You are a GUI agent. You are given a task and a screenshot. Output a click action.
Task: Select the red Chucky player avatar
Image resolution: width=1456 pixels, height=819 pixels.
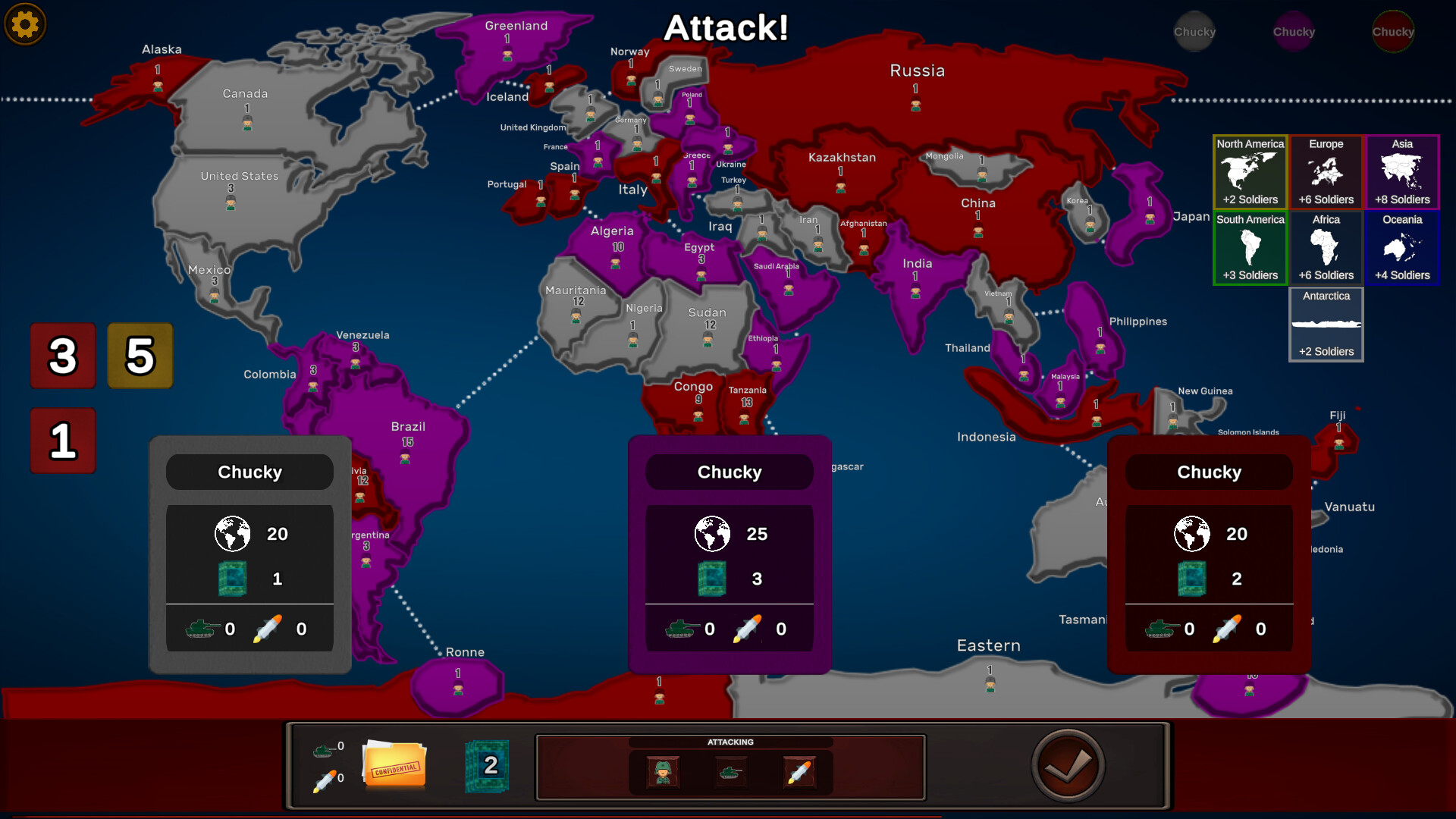1394,31
